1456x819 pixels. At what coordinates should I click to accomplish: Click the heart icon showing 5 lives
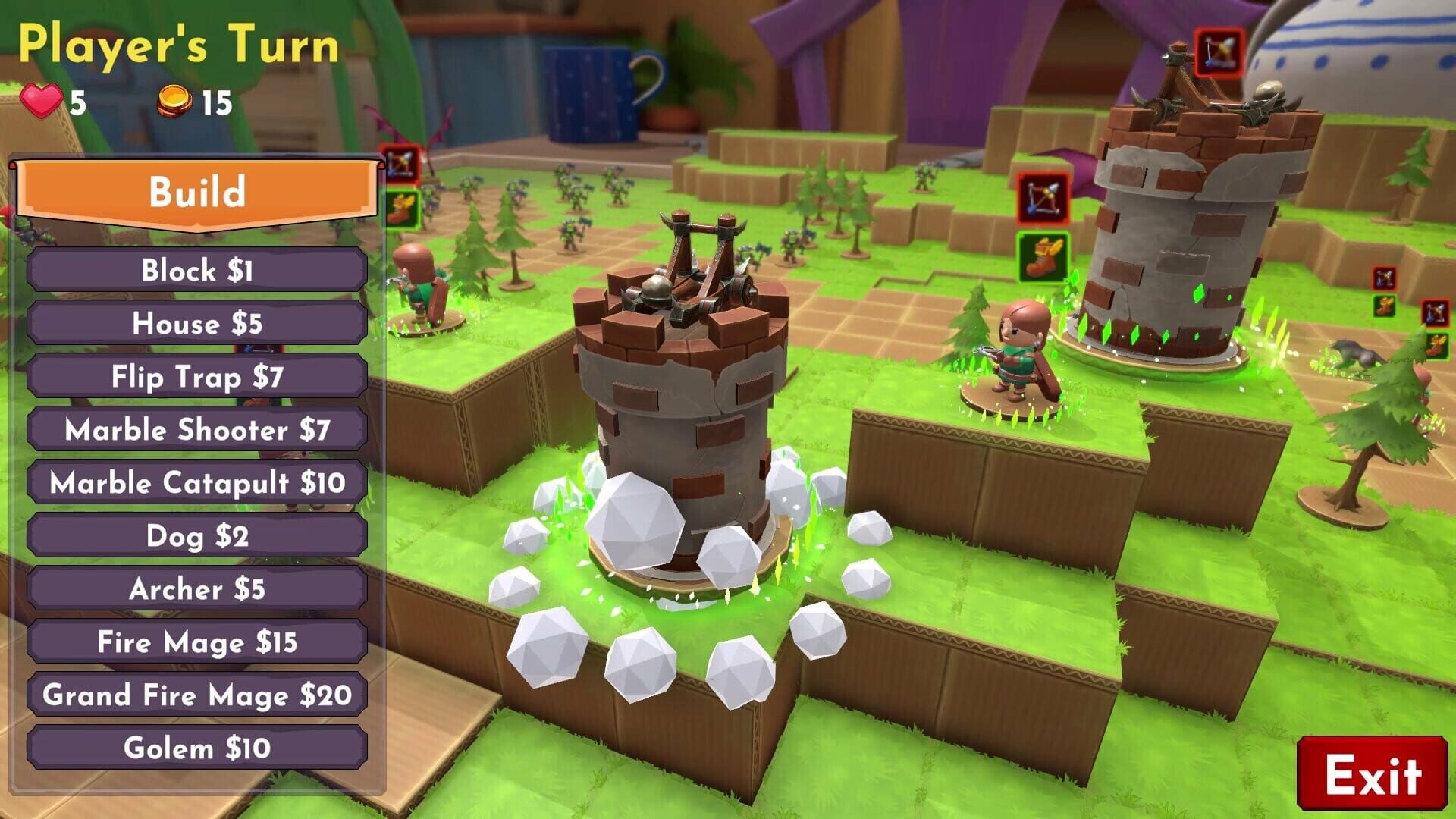pyautogui.click(x=42, y=99)
